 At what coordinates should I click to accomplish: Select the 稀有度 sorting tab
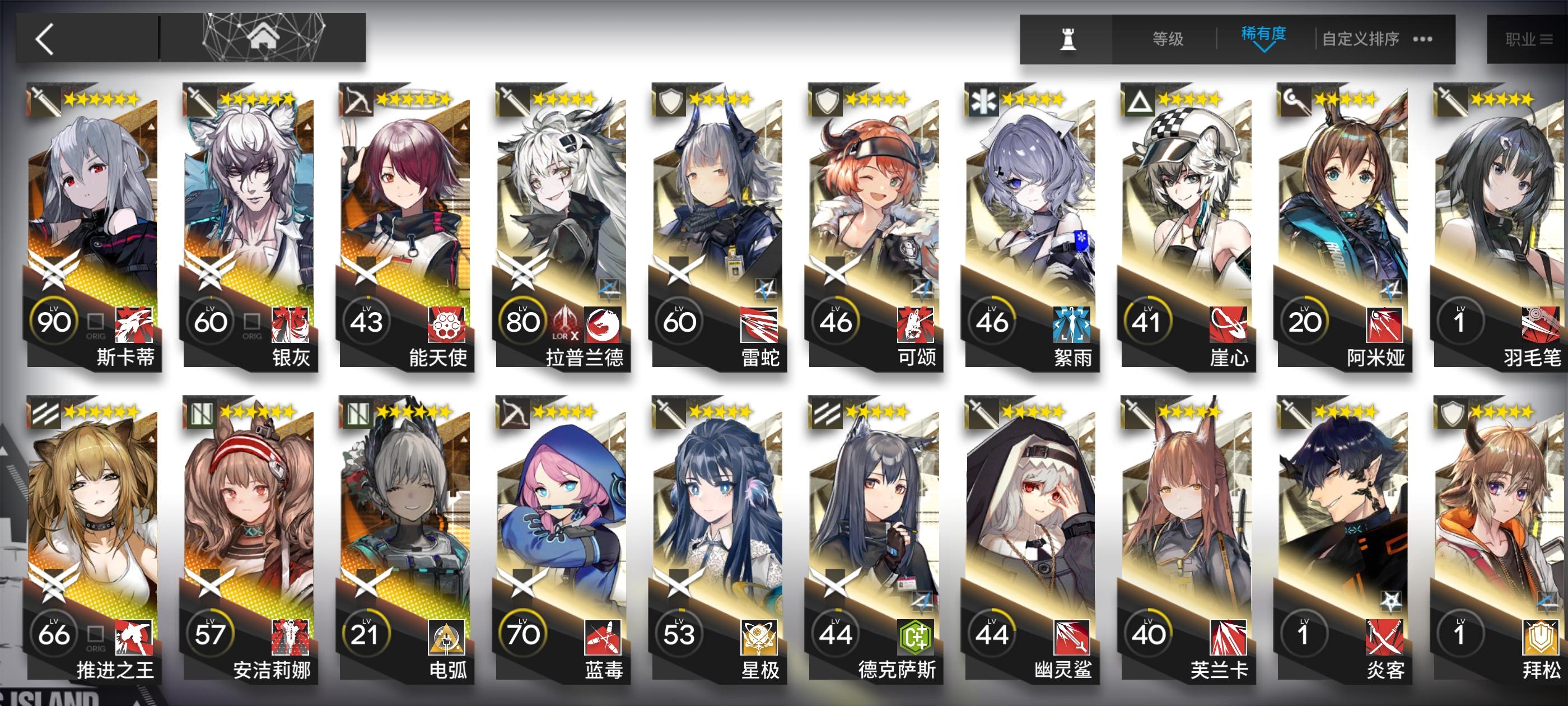coord(1264,35)
